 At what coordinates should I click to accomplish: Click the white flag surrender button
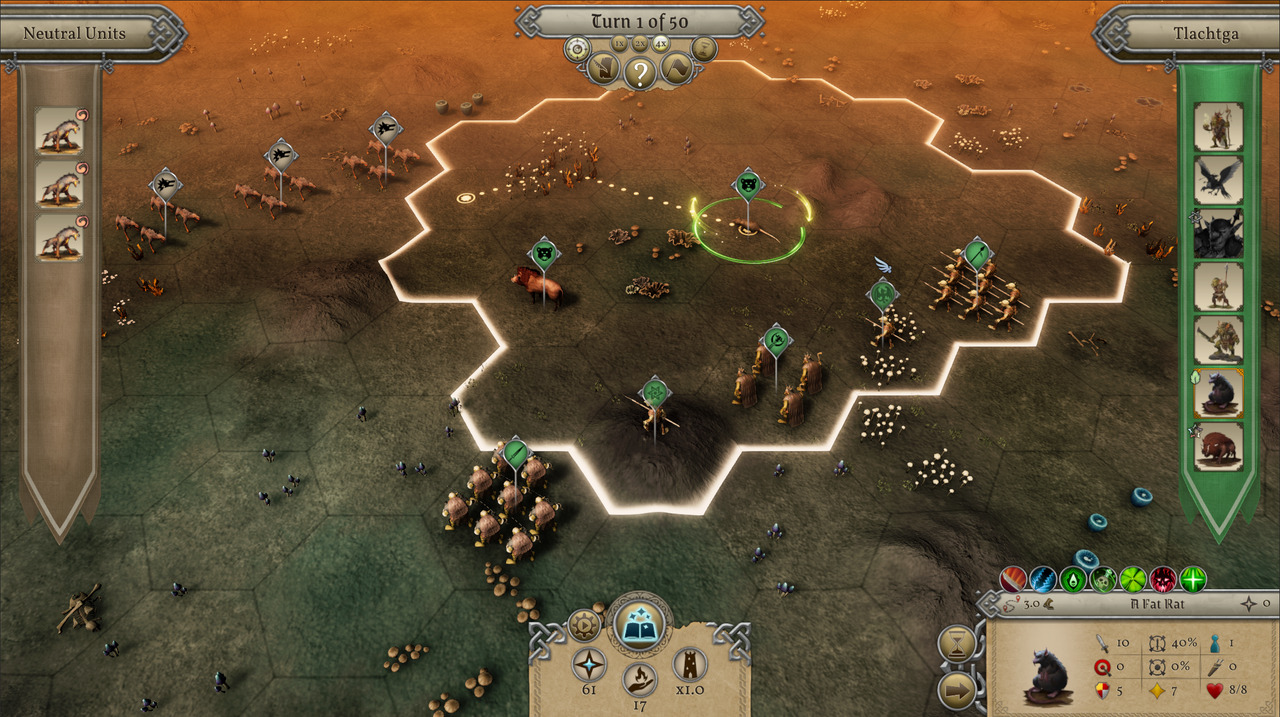click(676, 69)
